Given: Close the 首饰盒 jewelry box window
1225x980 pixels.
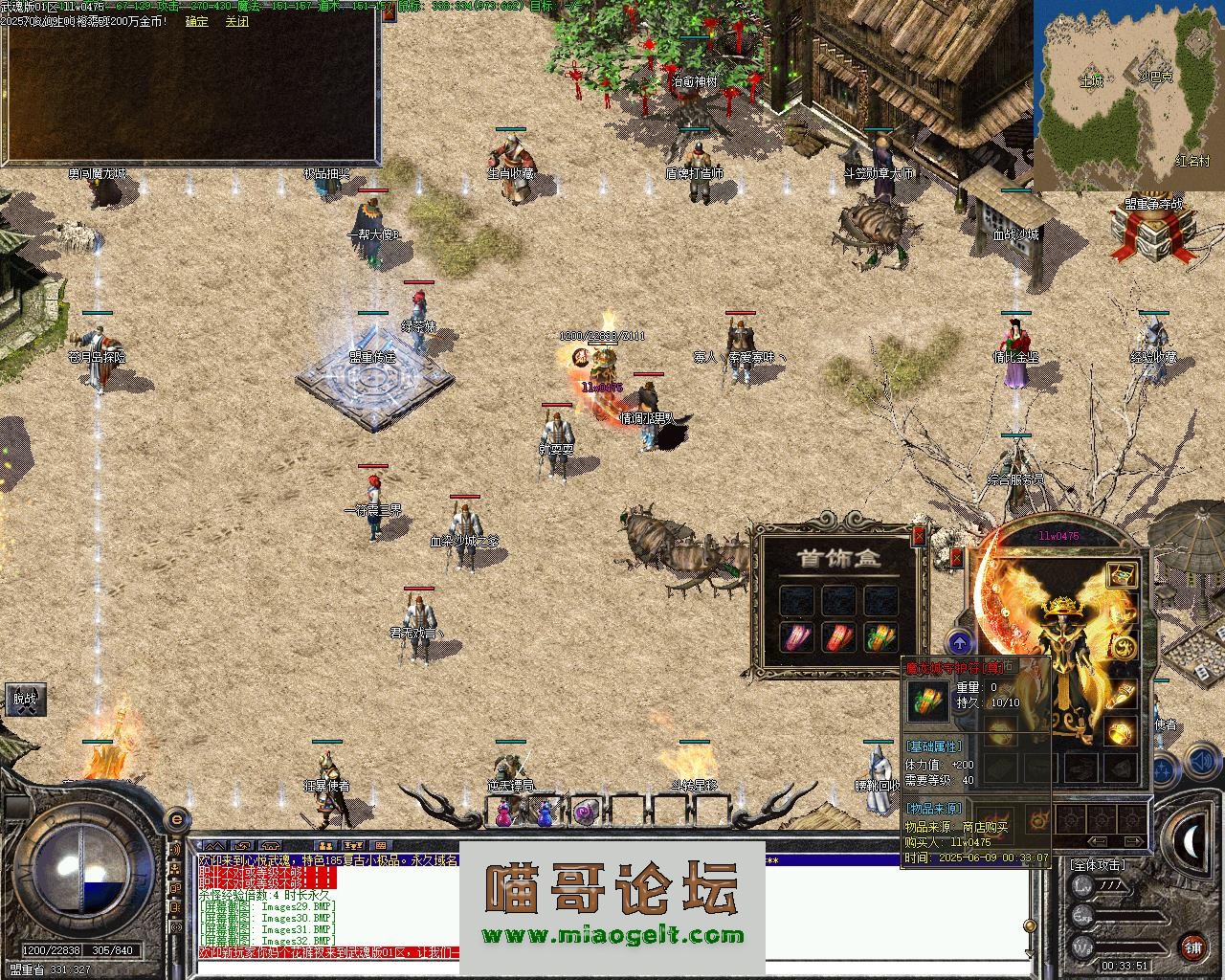Looking at the screenshot, I should pos(919,536).
